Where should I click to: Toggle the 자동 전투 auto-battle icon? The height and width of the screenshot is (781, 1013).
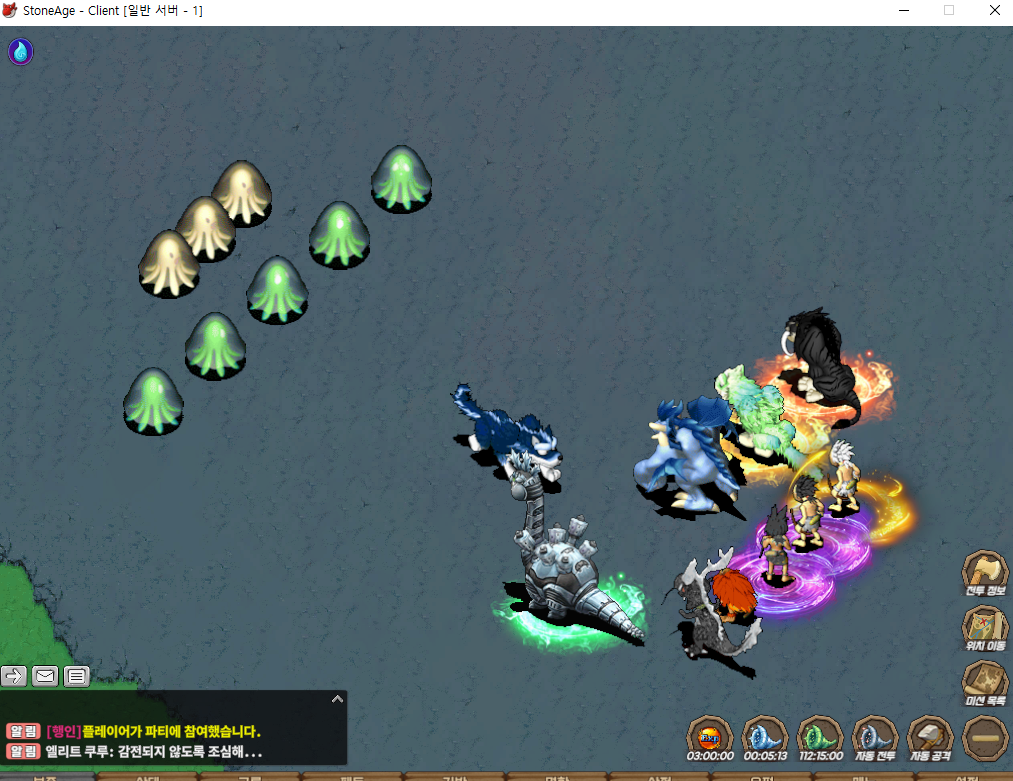[873, 738]
